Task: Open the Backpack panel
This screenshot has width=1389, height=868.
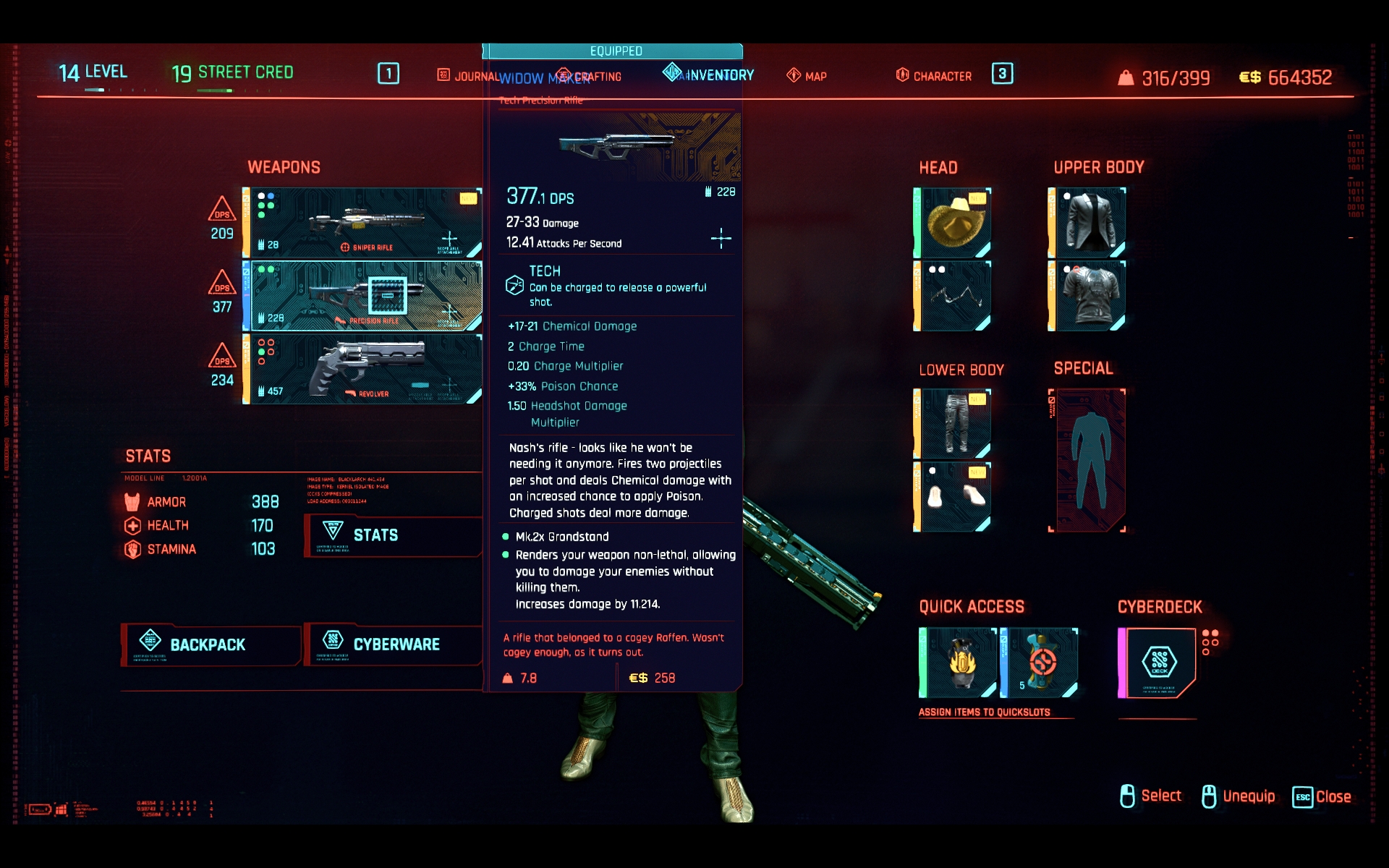Action: coord(210,644)
